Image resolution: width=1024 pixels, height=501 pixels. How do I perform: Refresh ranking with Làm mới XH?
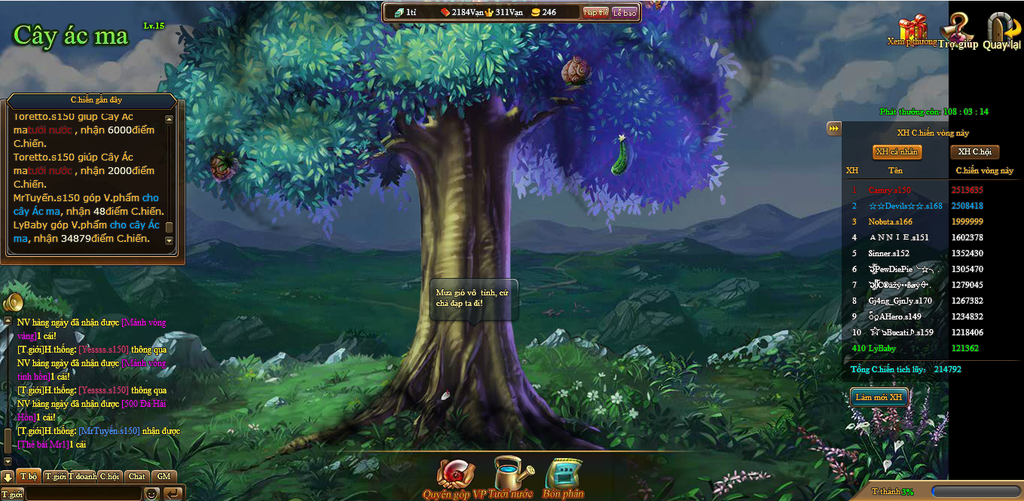pos(879,397)
